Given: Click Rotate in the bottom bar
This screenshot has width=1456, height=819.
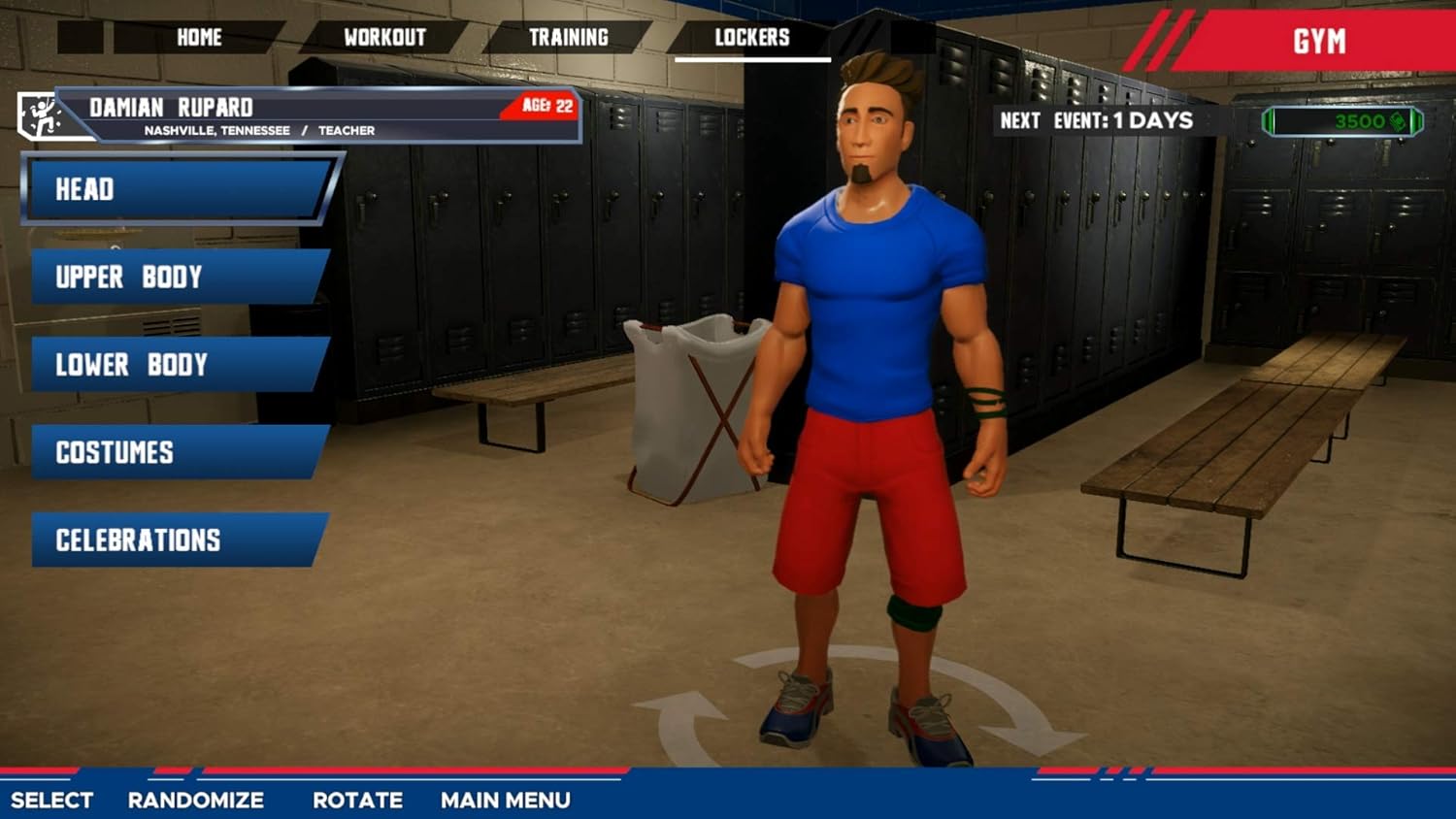Looking at the screenshot, I should click(x=357, y=801).
